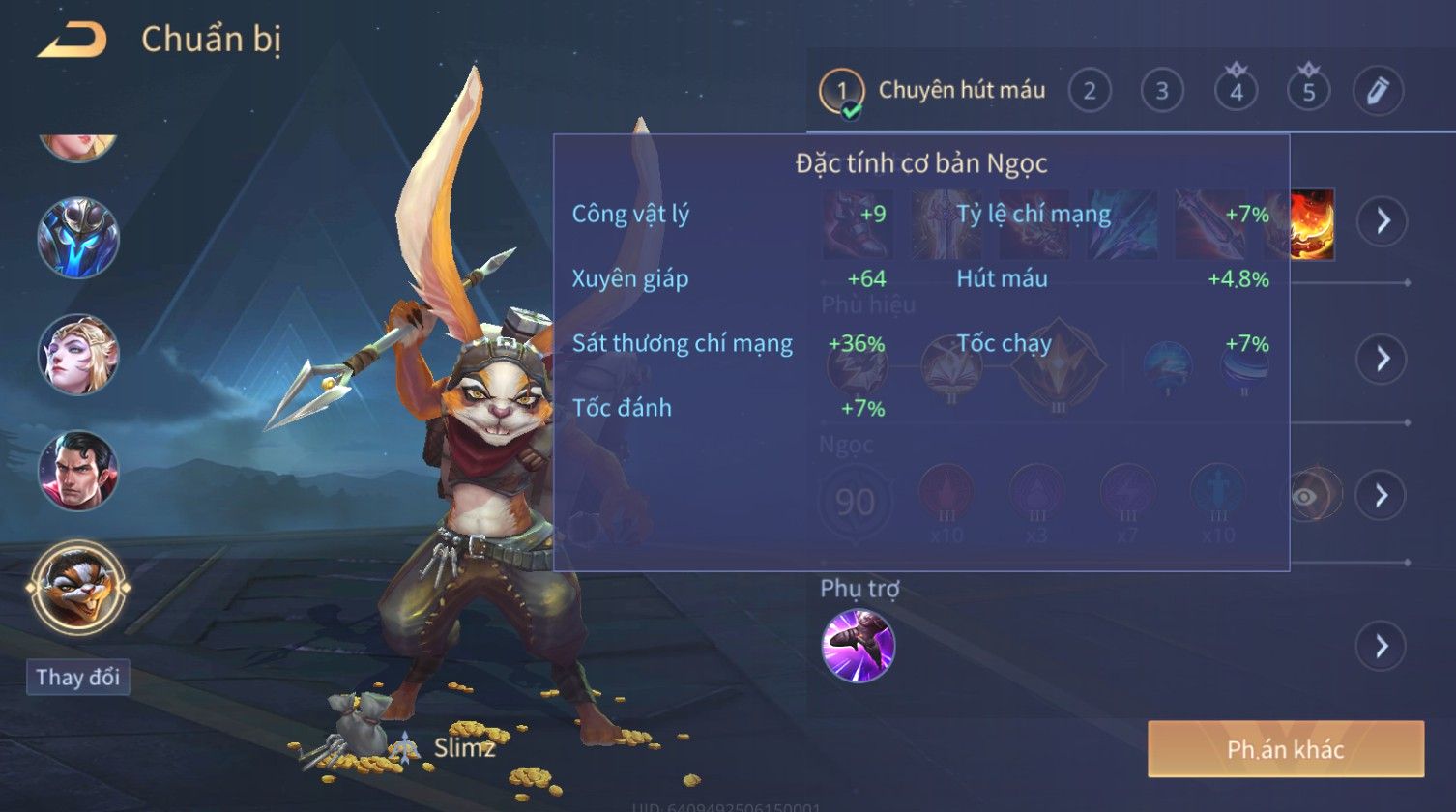Select the purple boot support skill icon
The image size is (1456, 812).
click(x=858, y=646)
